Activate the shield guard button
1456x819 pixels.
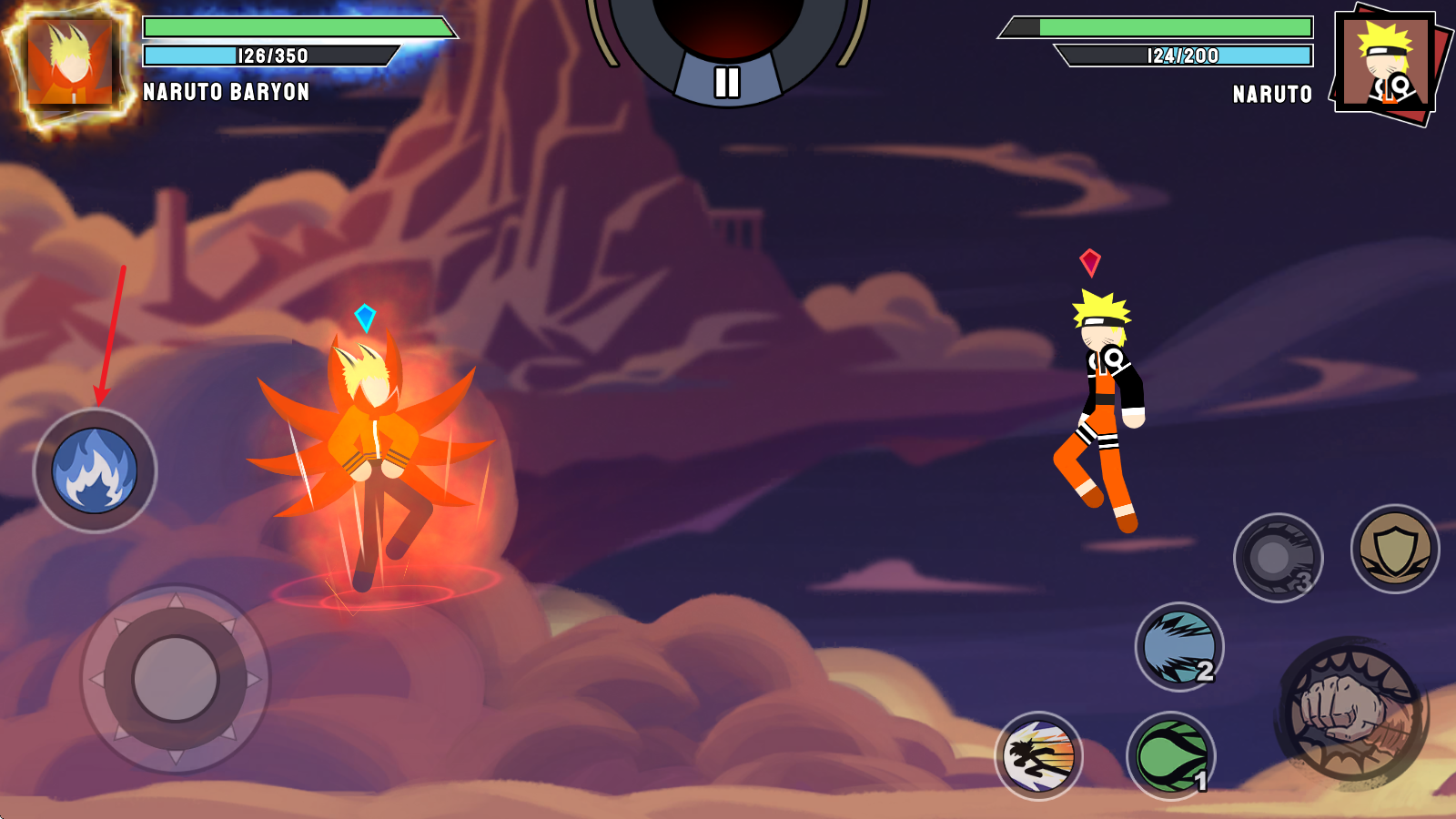[1395, 549]
